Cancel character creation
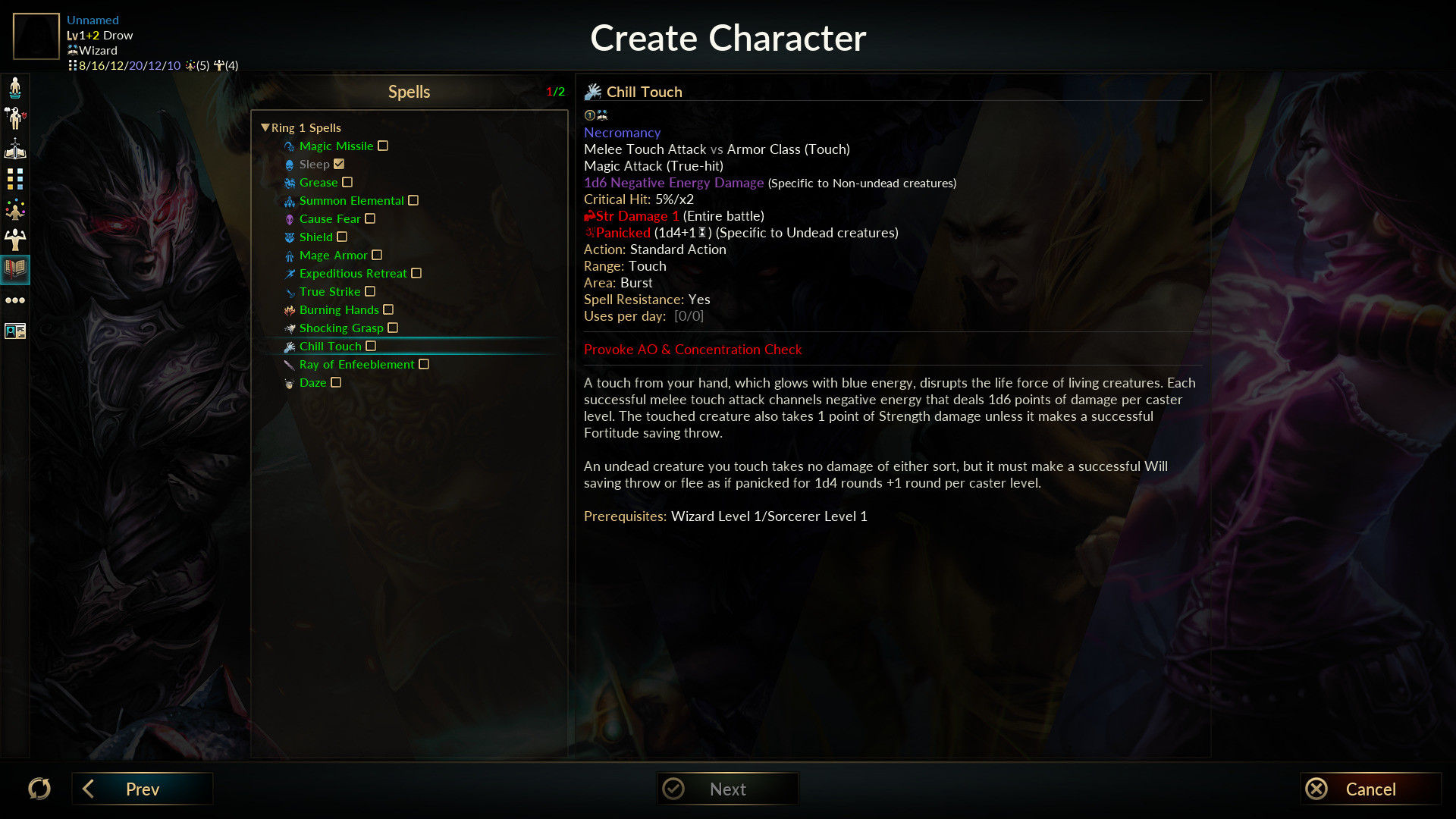Image resolution: width=1456 pixels, height=819 pixels. coord(1370,789)
